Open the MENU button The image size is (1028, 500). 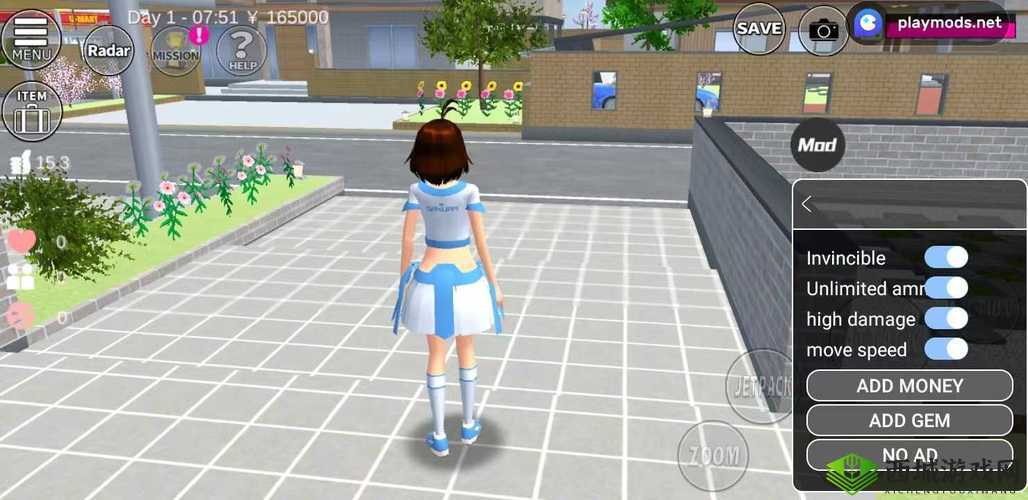click(x=31, y=39)
